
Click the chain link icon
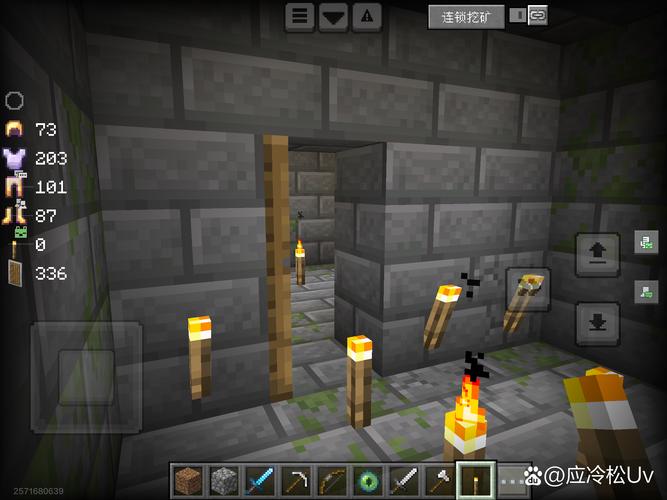pyautogui.click(x=538, y=15)
